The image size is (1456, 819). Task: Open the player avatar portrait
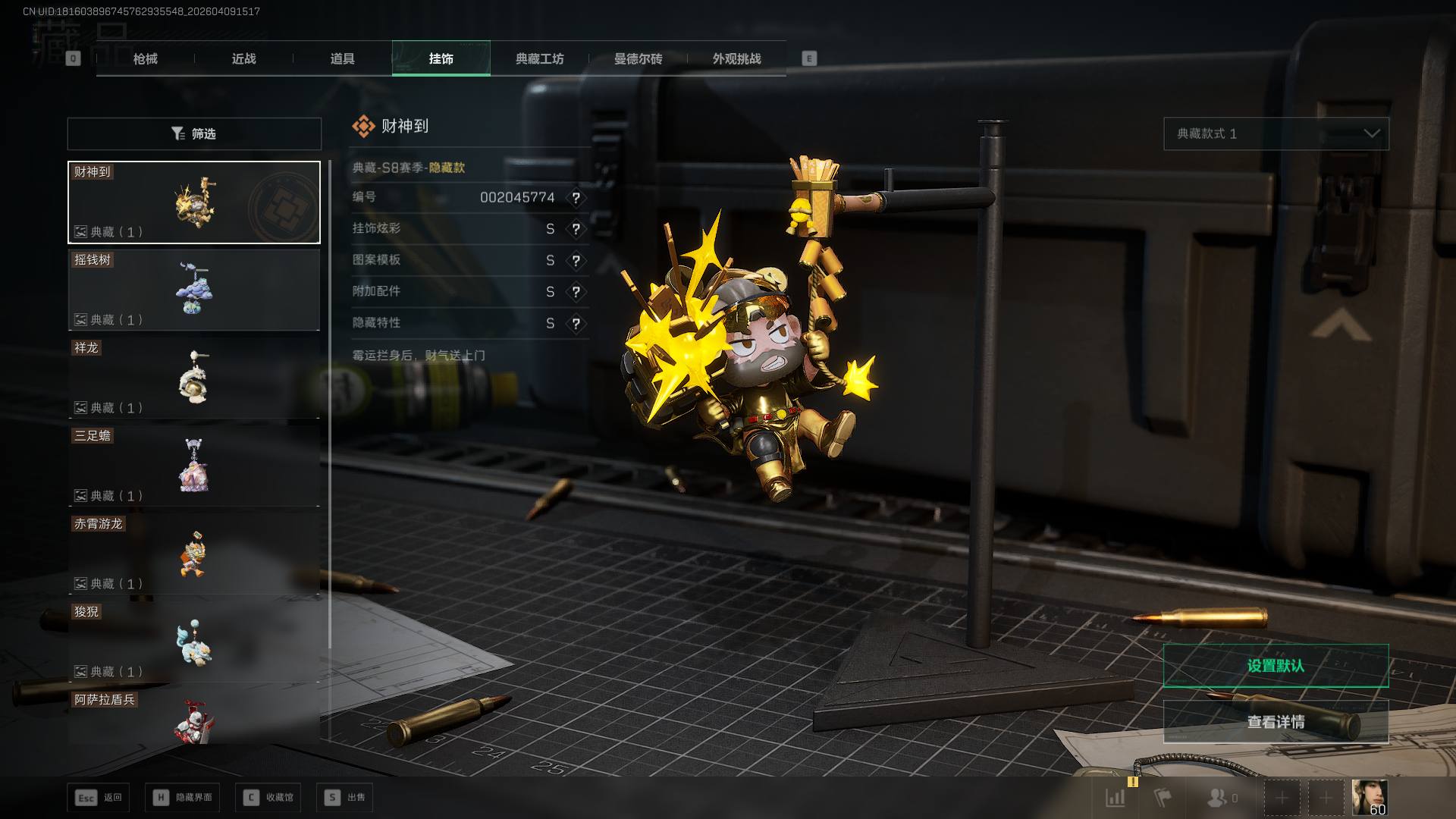point(1369,797)
